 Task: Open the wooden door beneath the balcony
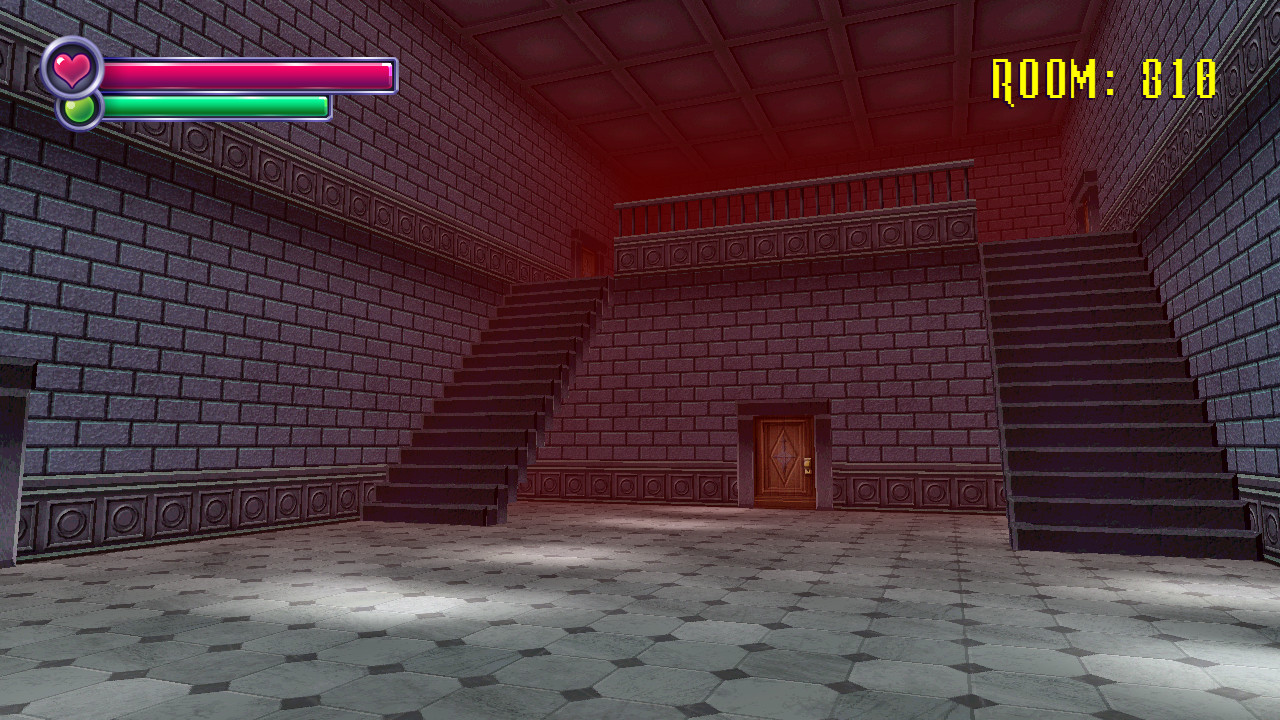785,460
